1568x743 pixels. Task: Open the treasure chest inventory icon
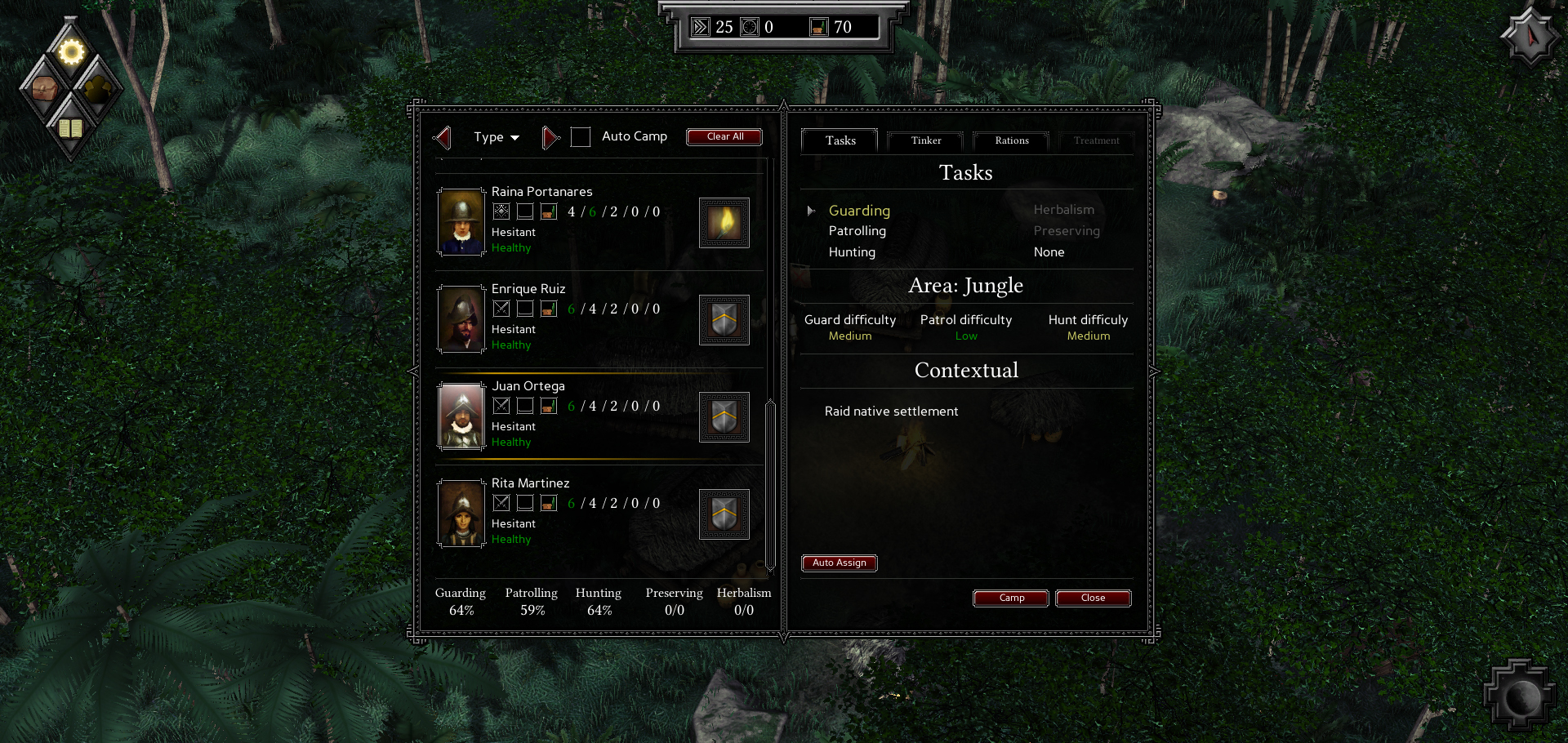[x=43, y=88]
